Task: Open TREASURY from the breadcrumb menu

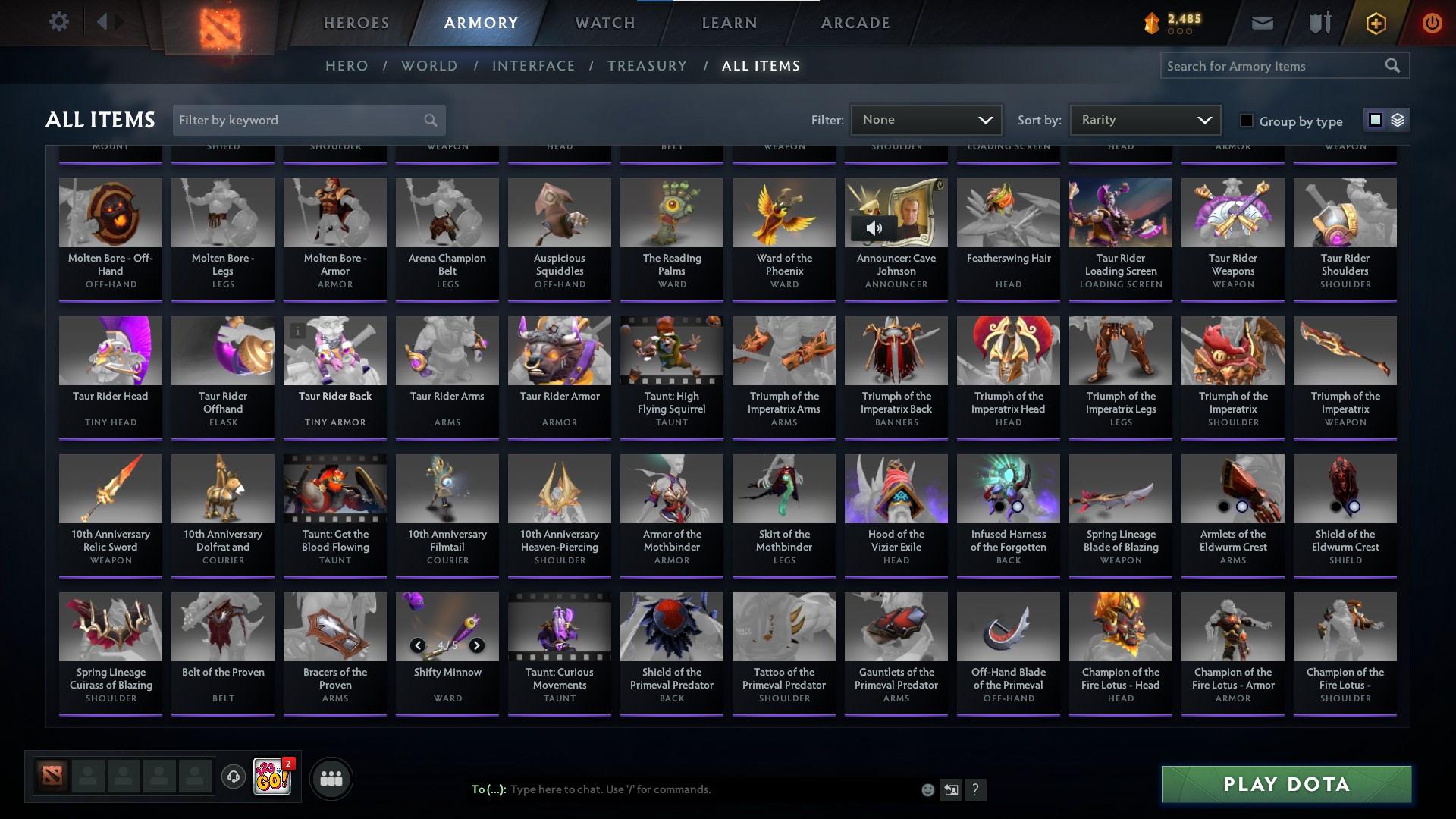Action: [647, 66]
